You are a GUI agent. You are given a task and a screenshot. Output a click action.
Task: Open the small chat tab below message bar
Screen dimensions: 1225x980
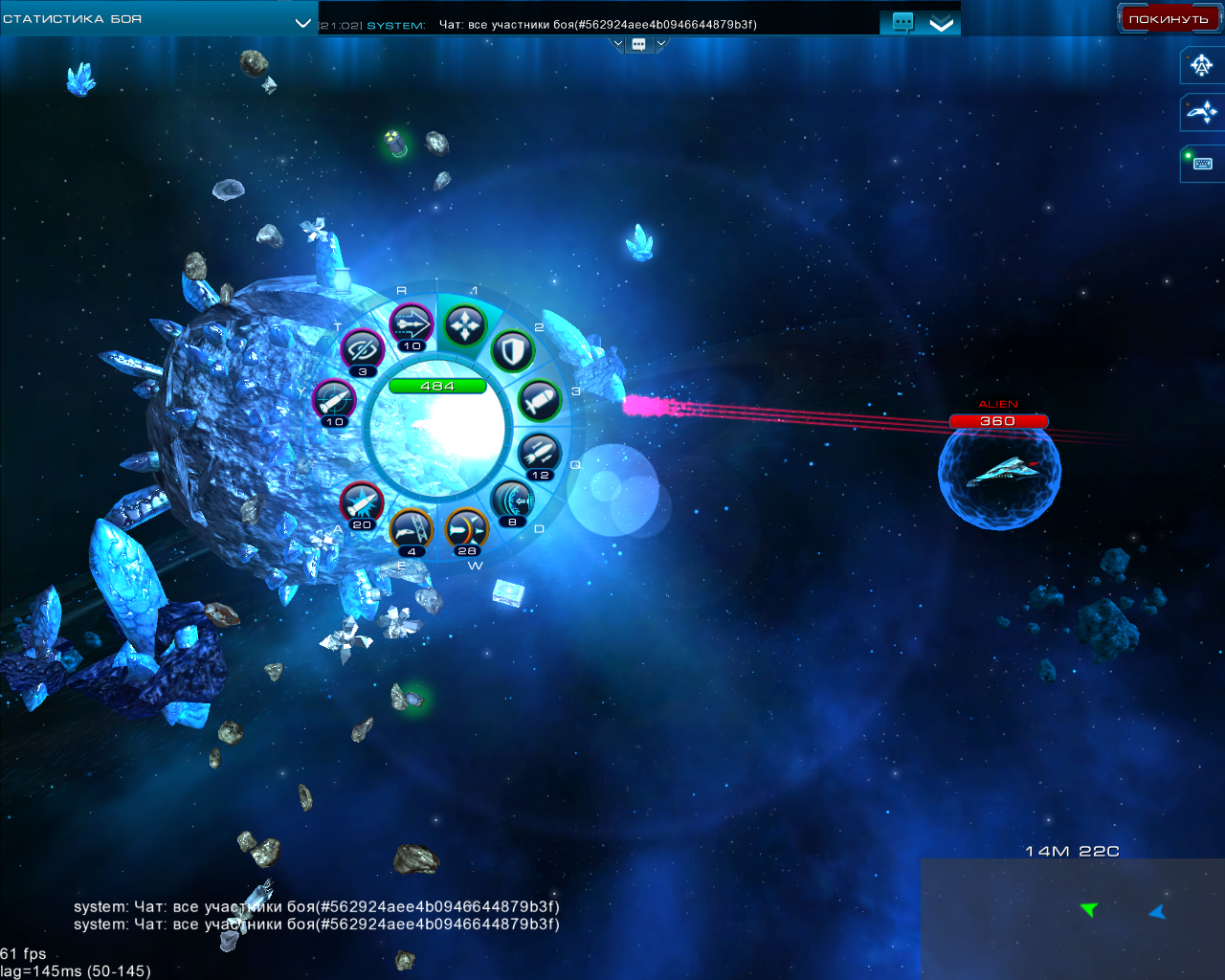coord(638,44)
